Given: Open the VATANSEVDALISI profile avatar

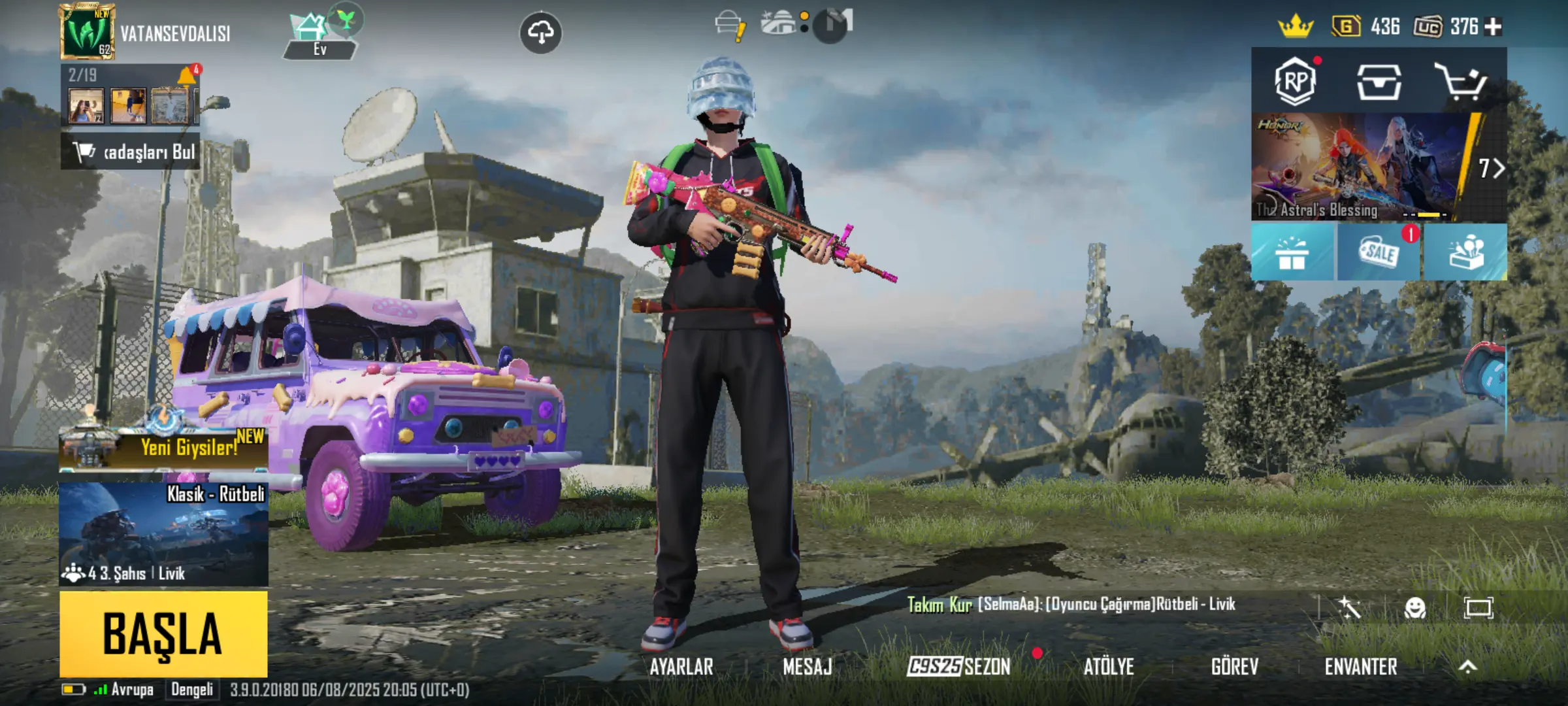Looking at the screenshot, I should 87,32.
